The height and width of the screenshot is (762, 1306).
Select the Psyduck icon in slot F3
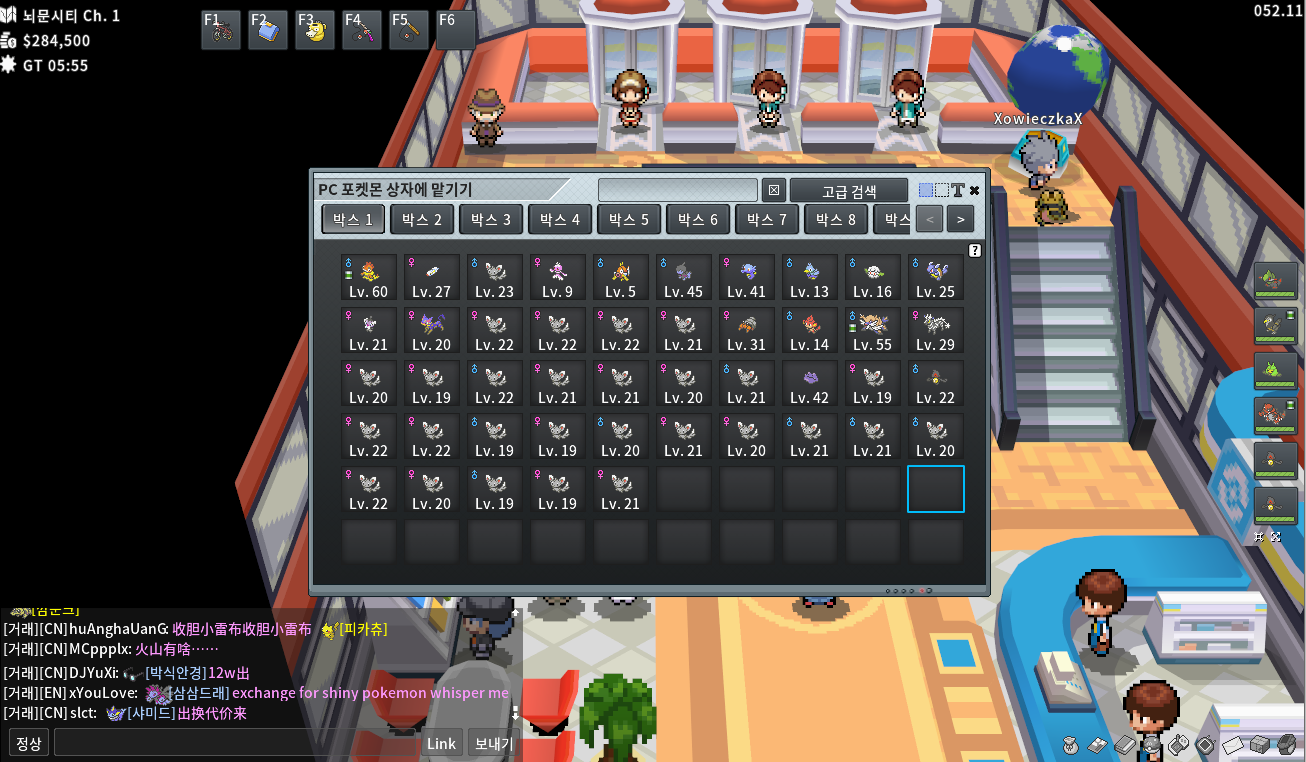[x=314, y=31]
